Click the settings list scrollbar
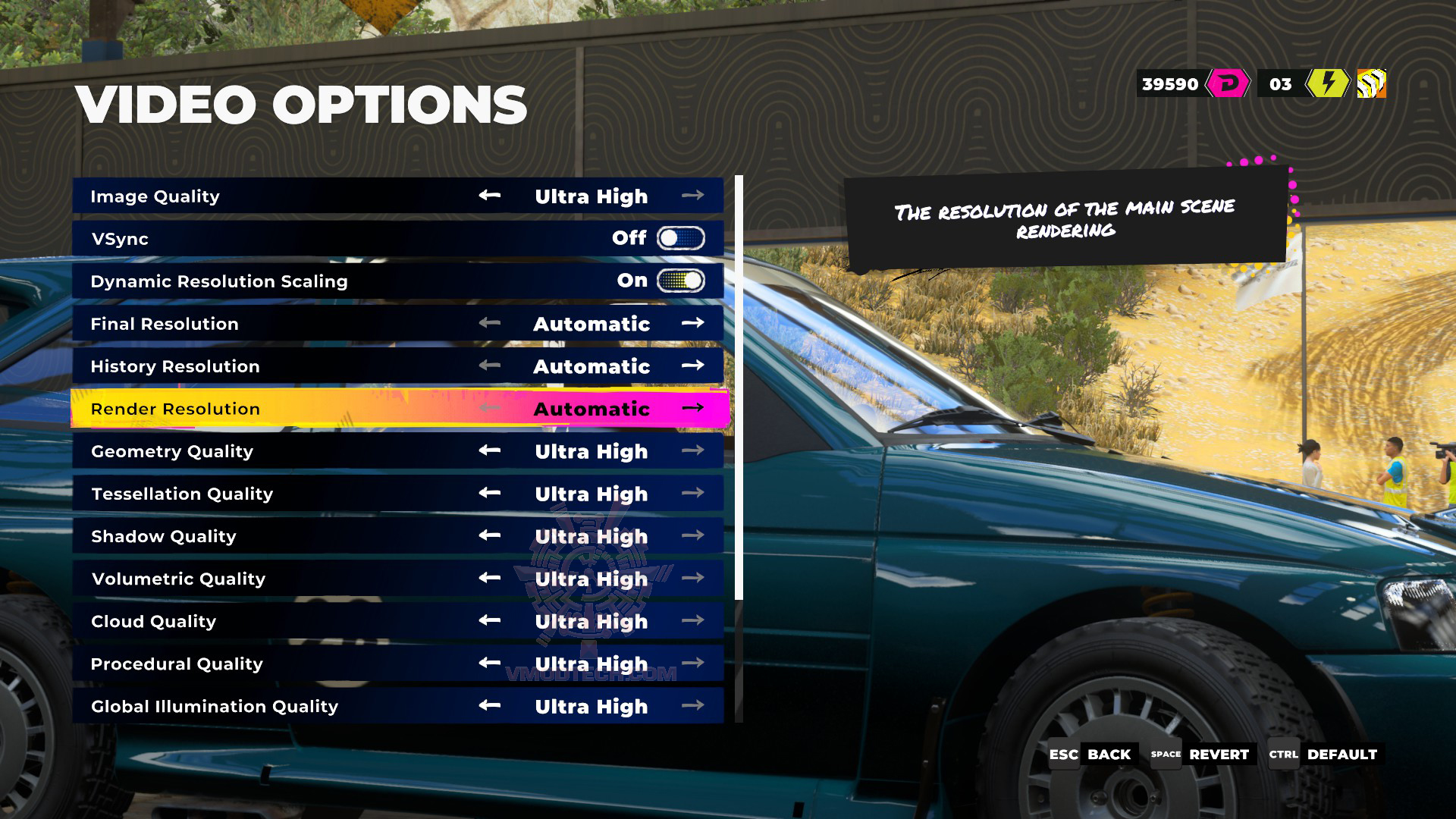 (739, 387)
